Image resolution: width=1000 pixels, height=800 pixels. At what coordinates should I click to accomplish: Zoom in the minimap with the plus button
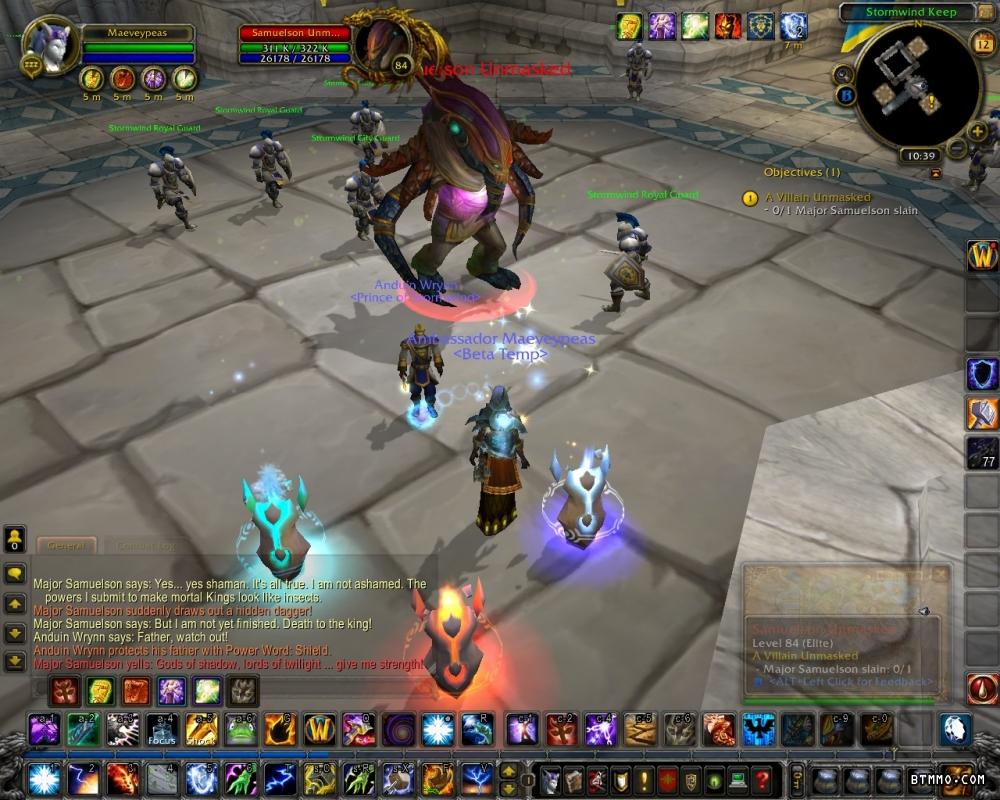point(978,131)
